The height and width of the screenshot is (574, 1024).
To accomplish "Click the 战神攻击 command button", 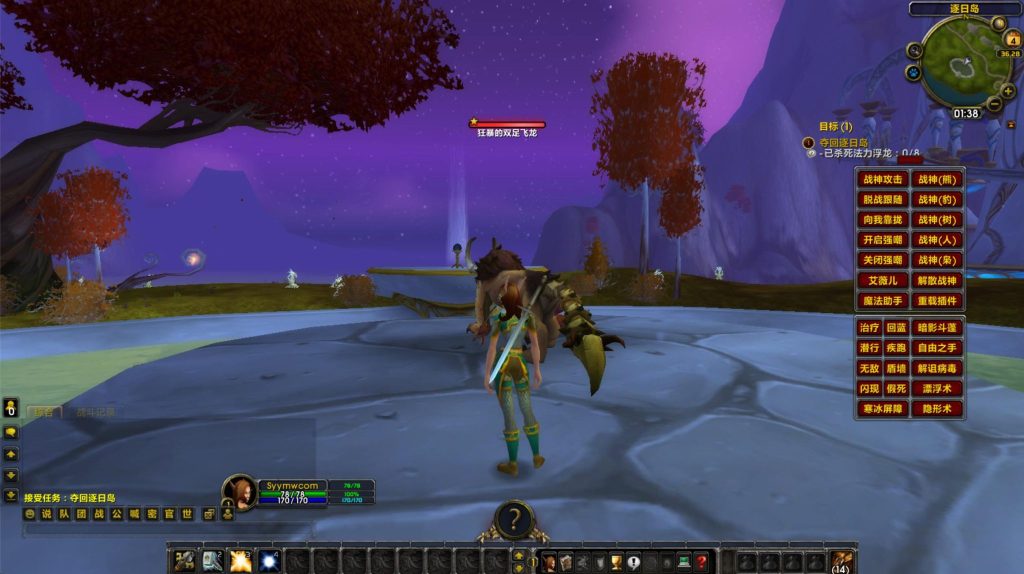I will tap(883, 180).
